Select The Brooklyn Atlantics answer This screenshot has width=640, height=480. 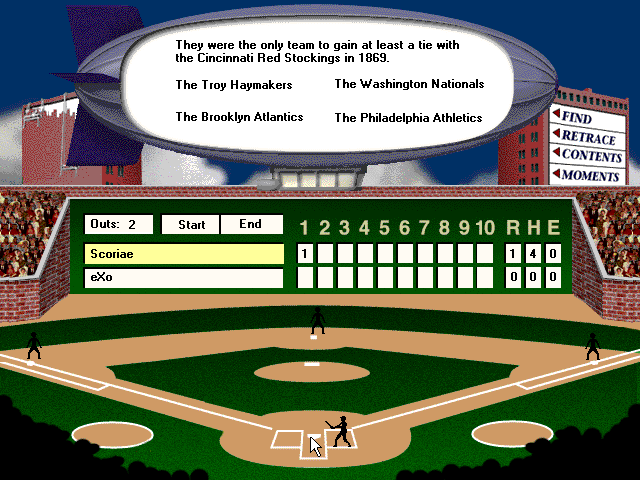(239, 117)
